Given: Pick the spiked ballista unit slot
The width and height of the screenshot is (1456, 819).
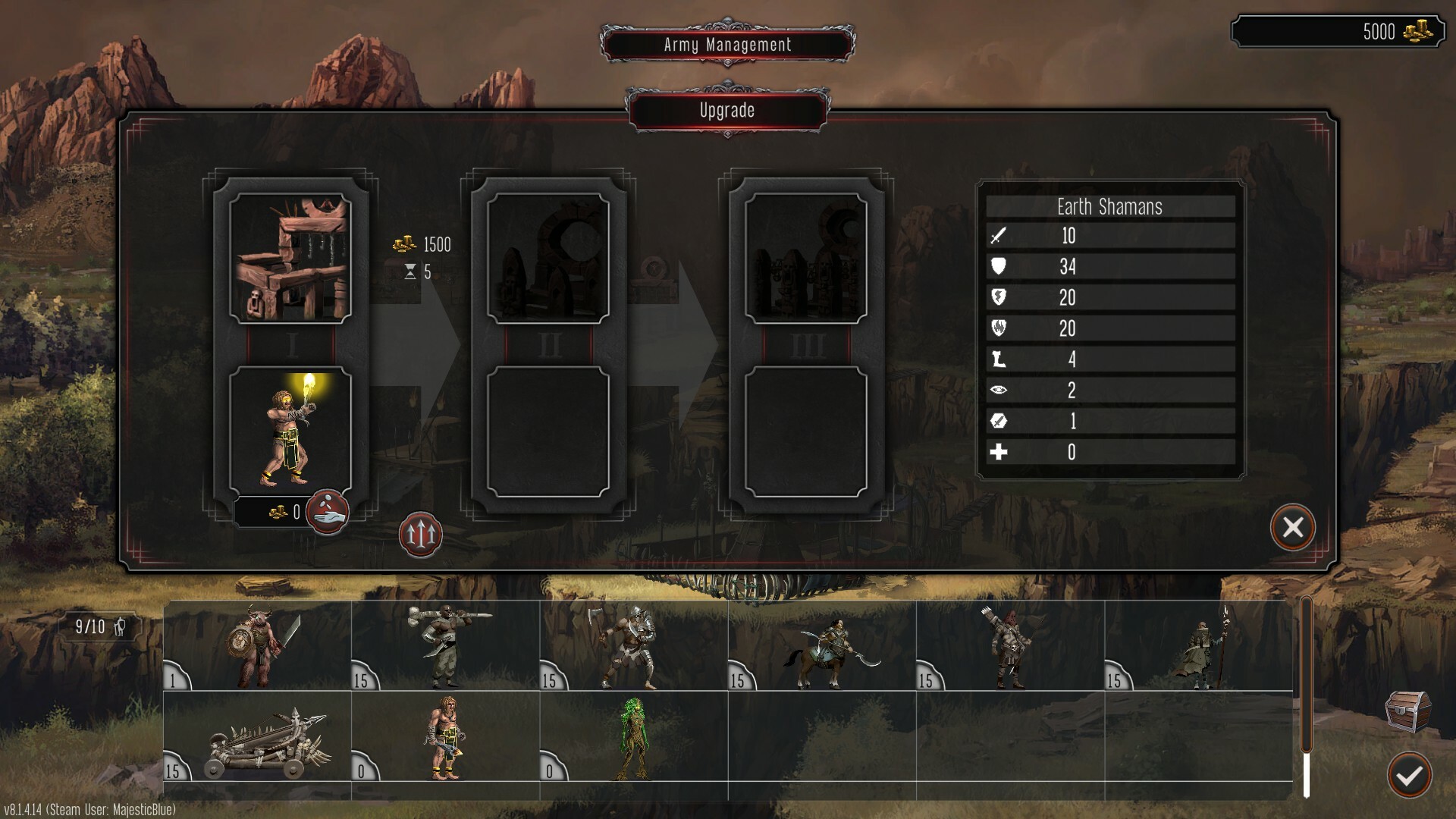Looking at the screenshot, I should pos(257,737).
